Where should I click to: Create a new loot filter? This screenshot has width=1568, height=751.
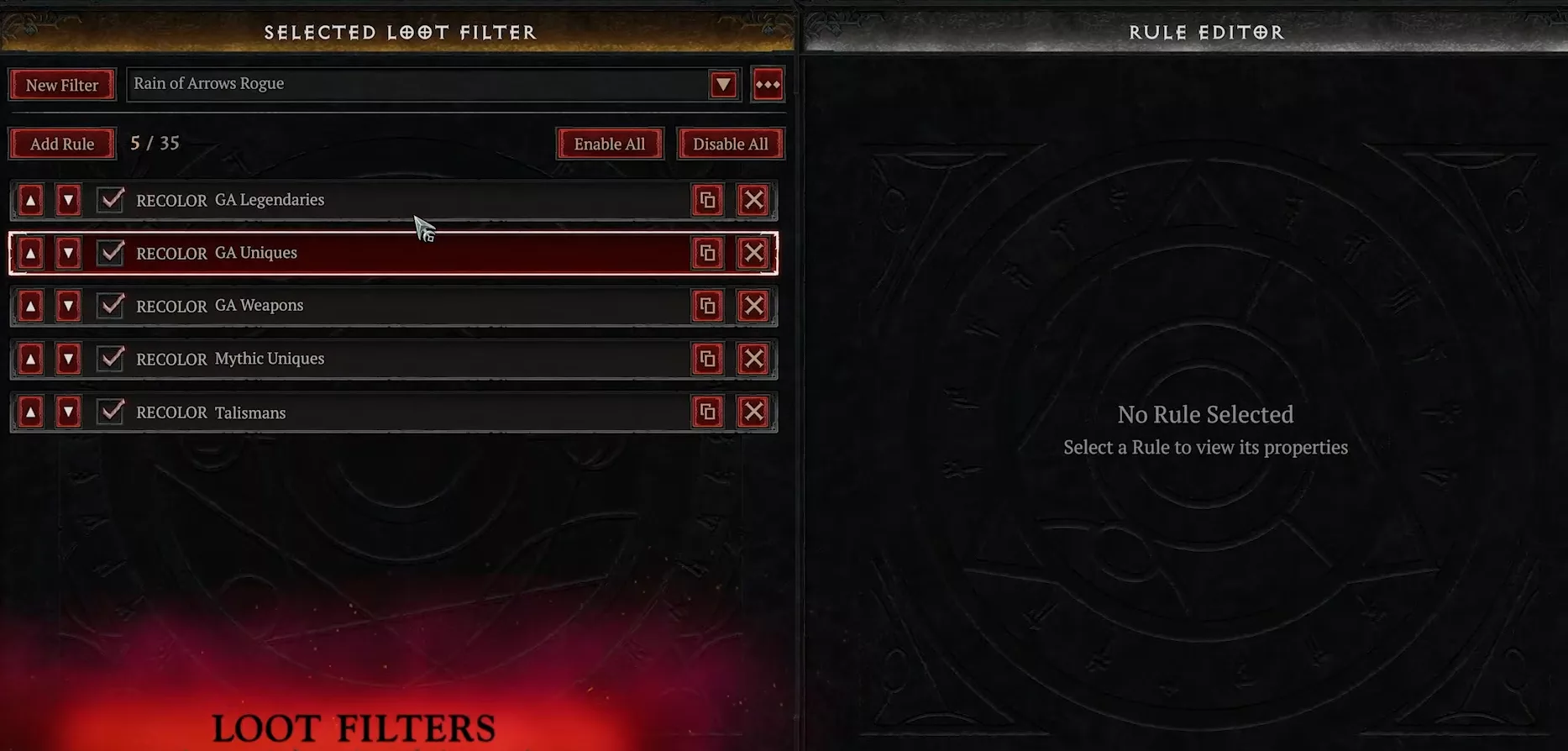[62, 85]
